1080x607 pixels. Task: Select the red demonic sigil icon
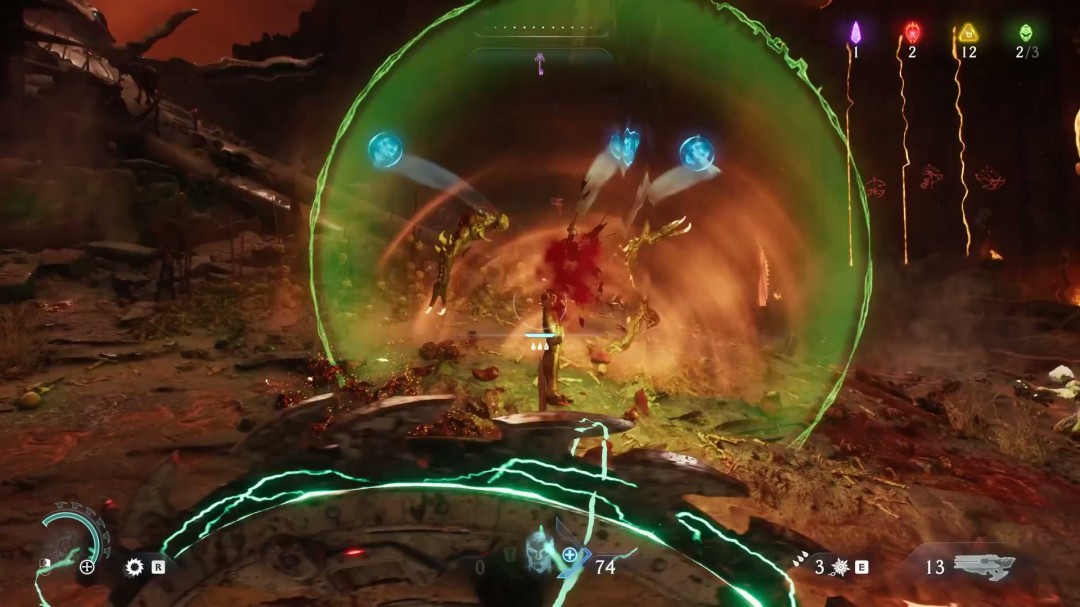912,32
